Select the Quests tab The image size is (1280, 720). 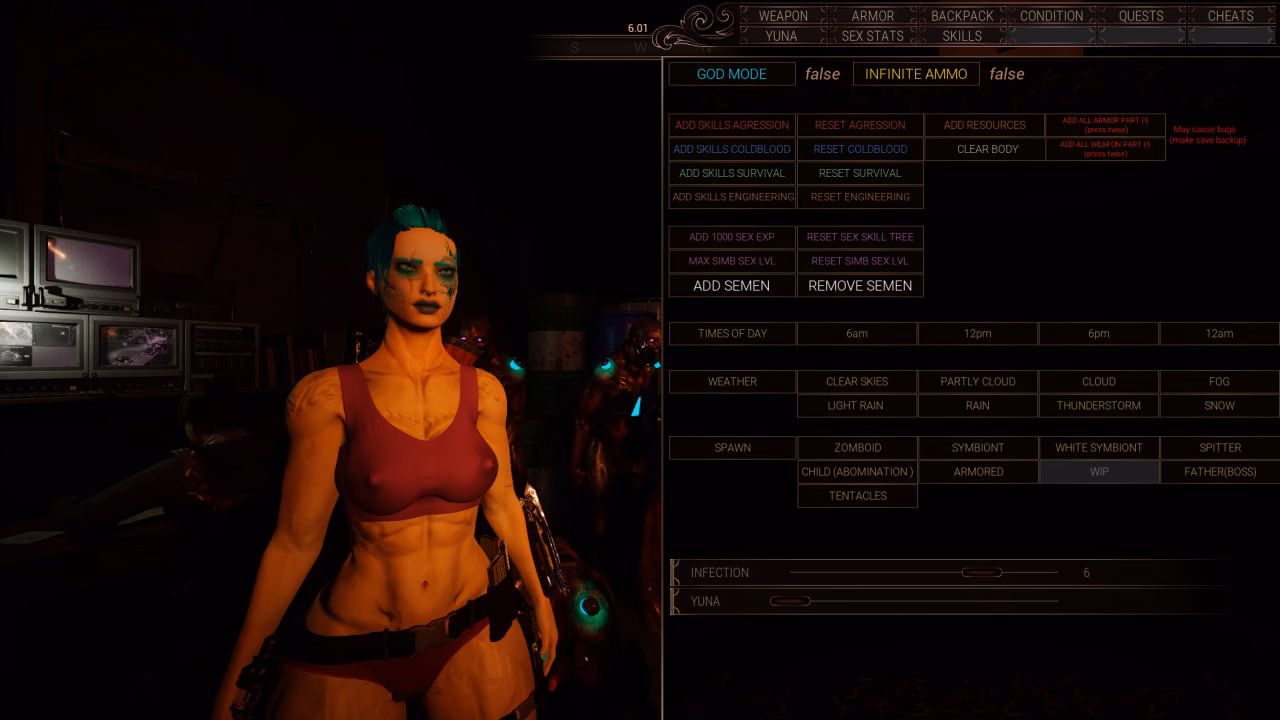point(1141,16)
